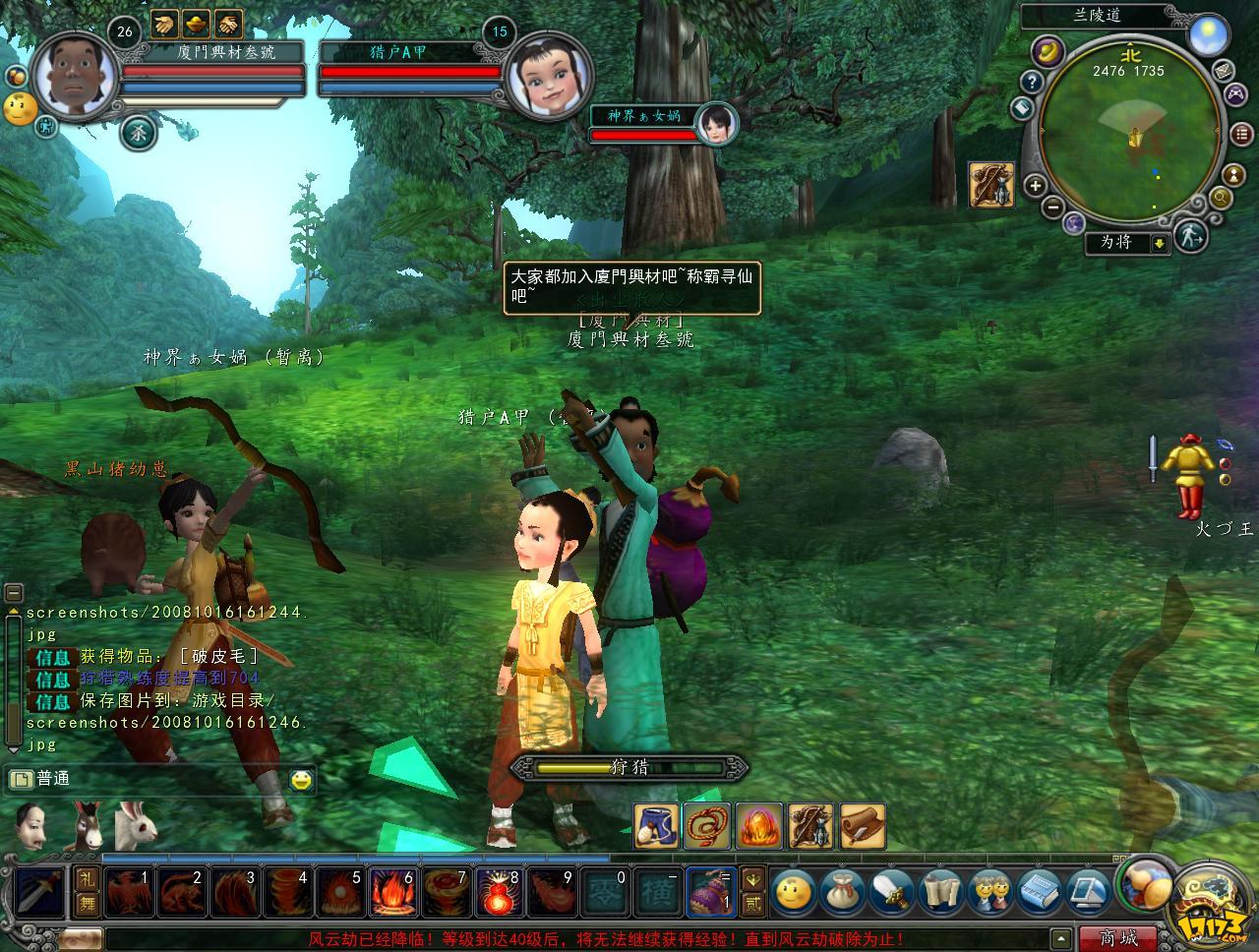Image resolution: width=1259 pixels, height=952 pixels.
Task: Zoom in the minimap with the plus button
Action: pyautogui.click(x=1035, y=185)
